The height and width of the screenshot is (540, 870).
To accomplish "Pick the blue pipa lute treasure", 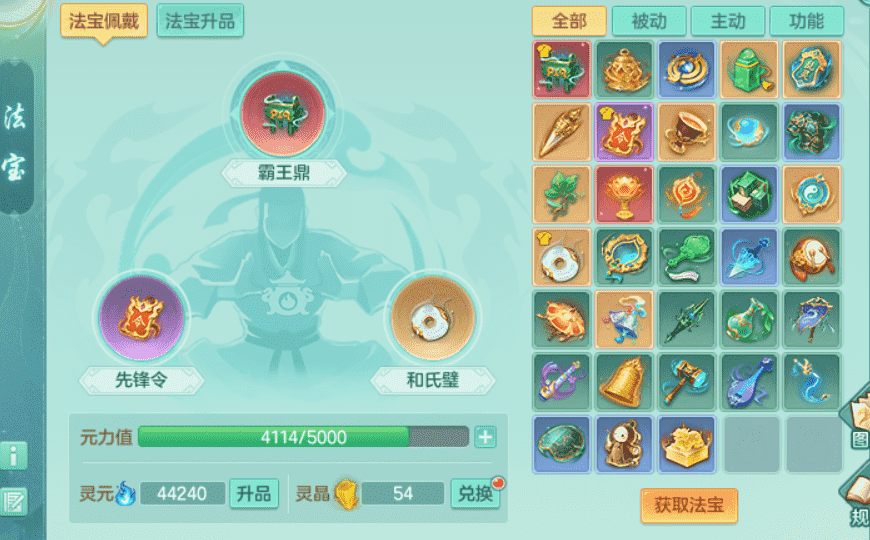I will 748,381.
